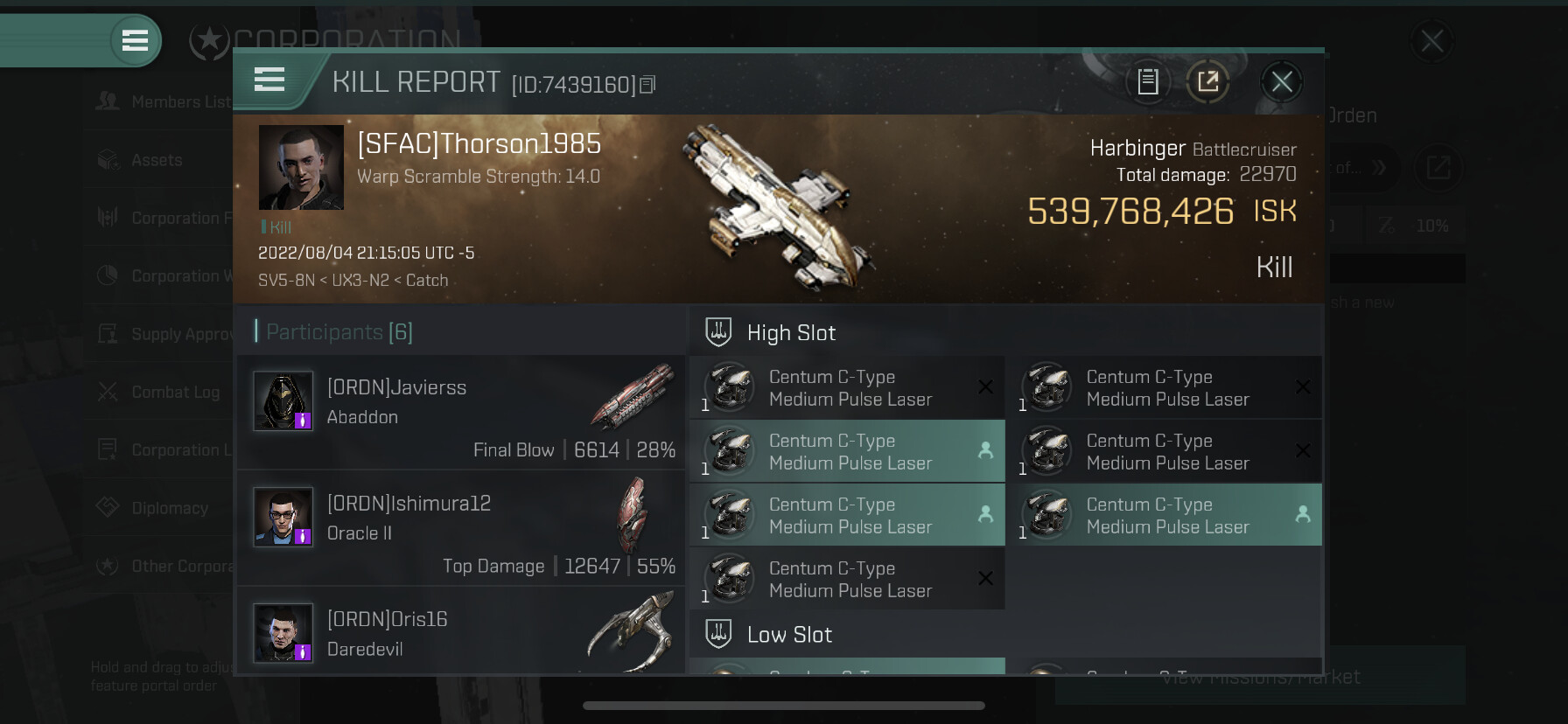
Task: Open the main teal menu button
Action: (x=135, y=40)
